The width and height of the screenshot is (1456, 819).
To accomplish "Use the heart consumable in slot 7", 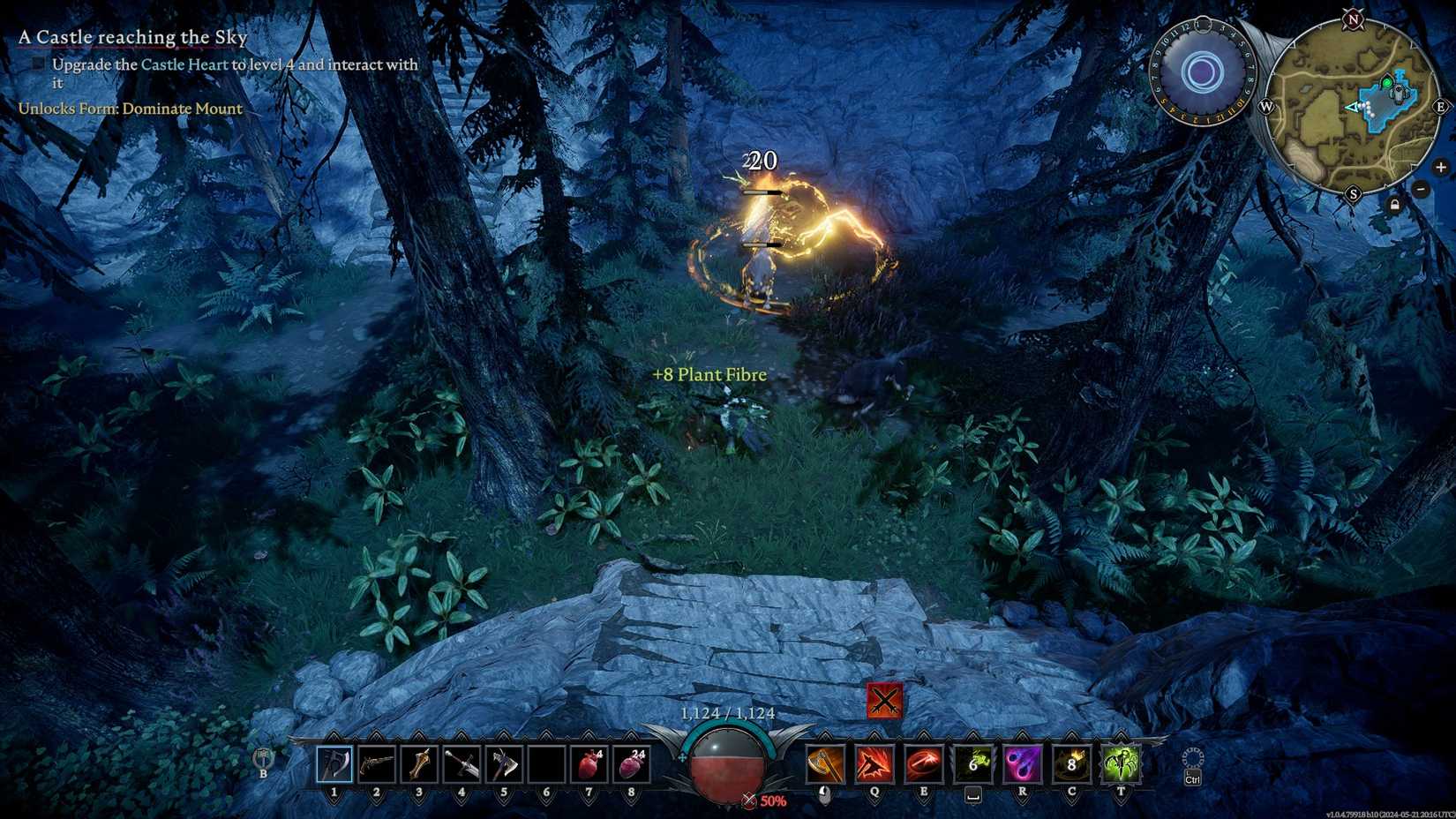I will coord(589,764).
